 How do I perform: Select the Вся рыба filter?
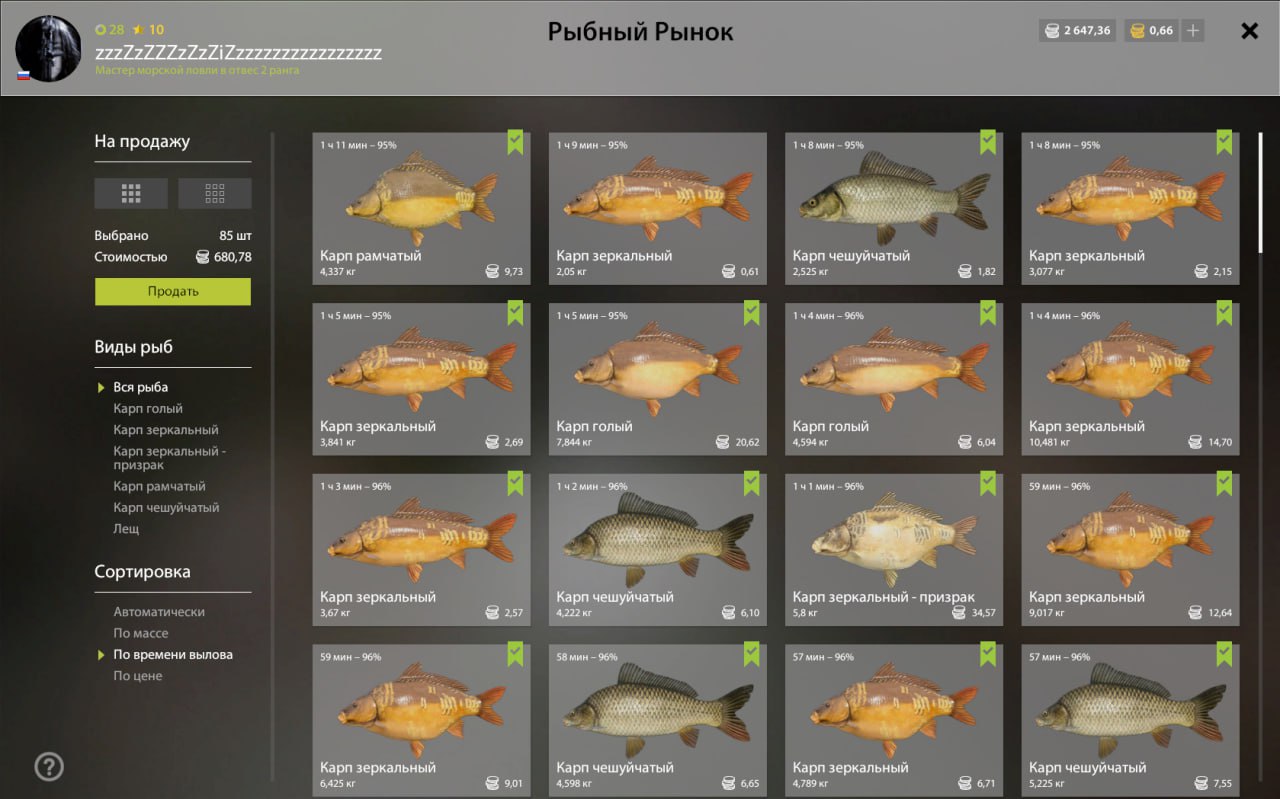140,387
